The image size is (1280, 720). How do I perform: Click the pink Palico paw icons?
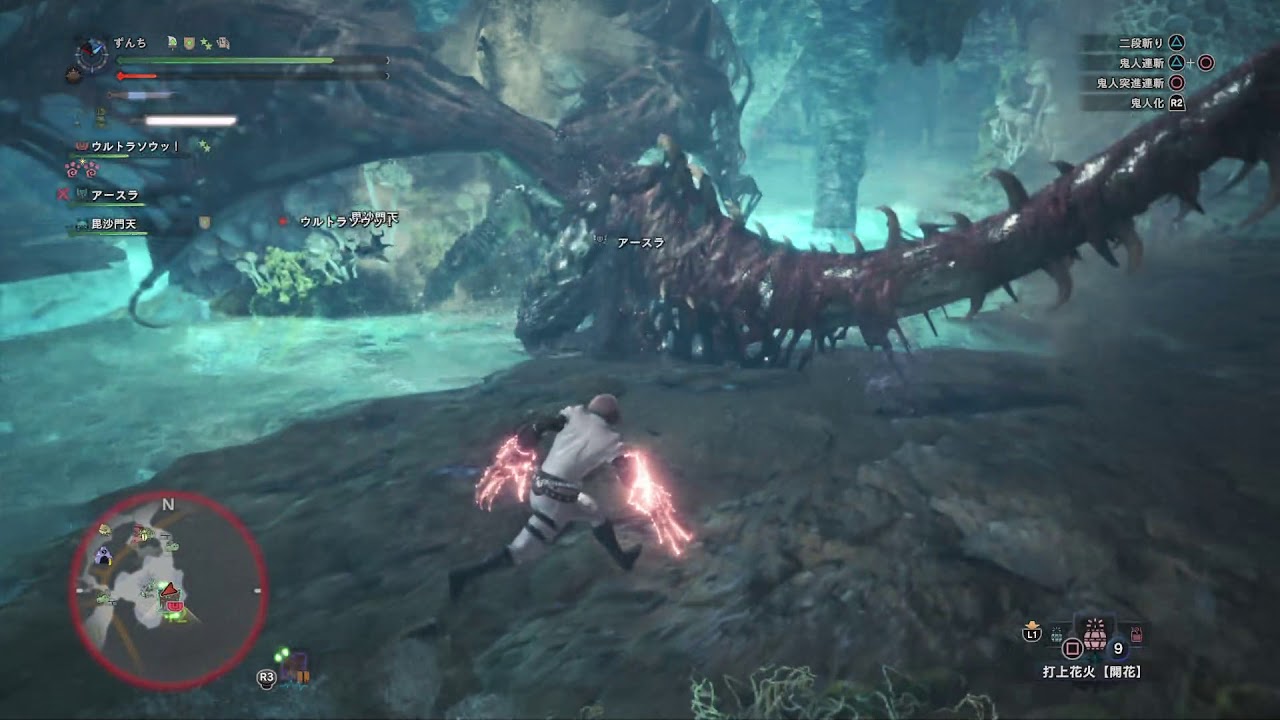pyautogui.click(x=78, y=168)
